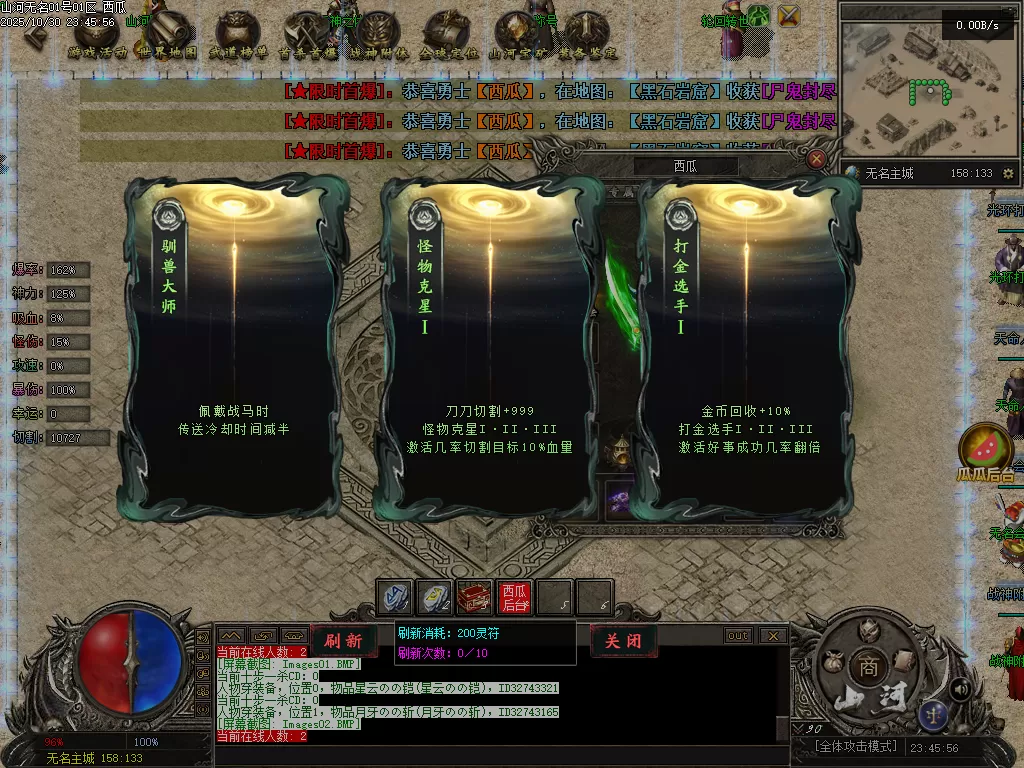Open the 游戏活动 events menu
The image size is (1024, 768).
pyautogui.click(x=98, y=36)
